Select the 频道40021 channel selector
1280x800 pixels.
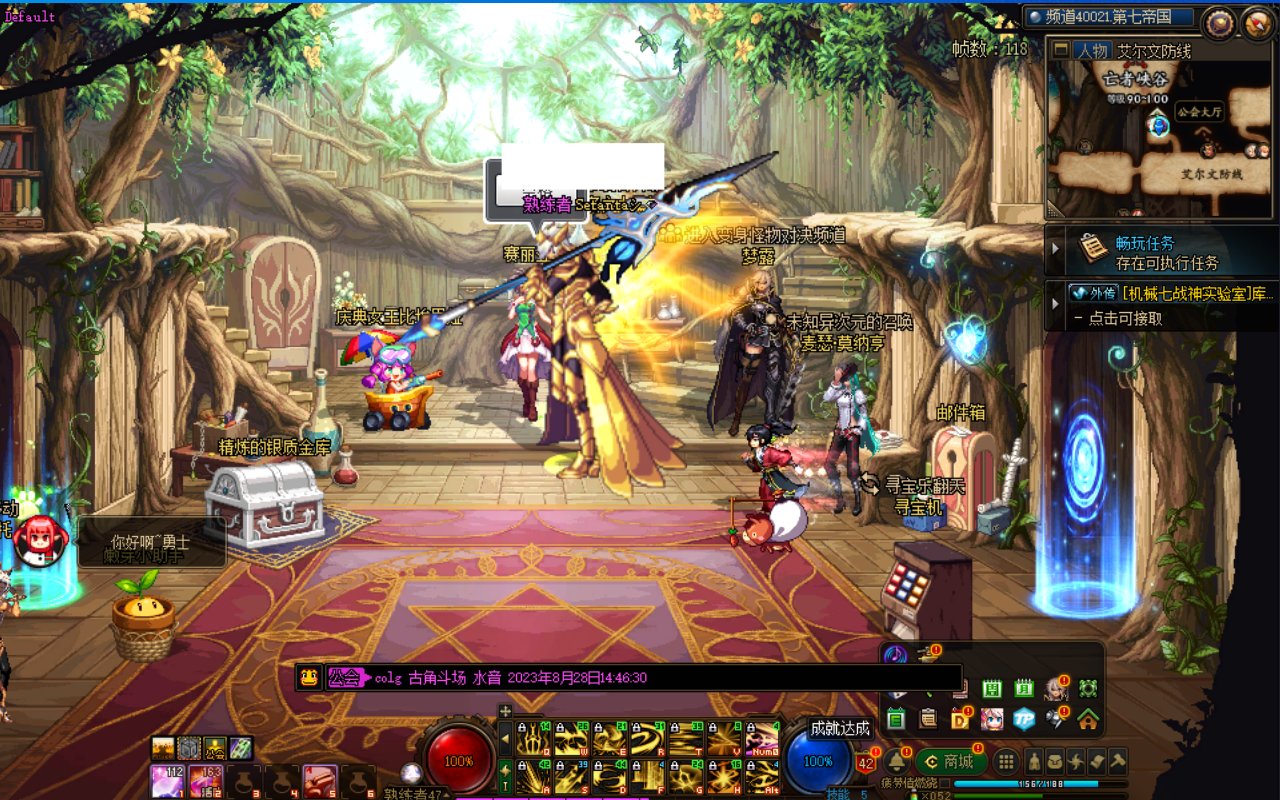pyautogui.click(x=1108, y=17)
